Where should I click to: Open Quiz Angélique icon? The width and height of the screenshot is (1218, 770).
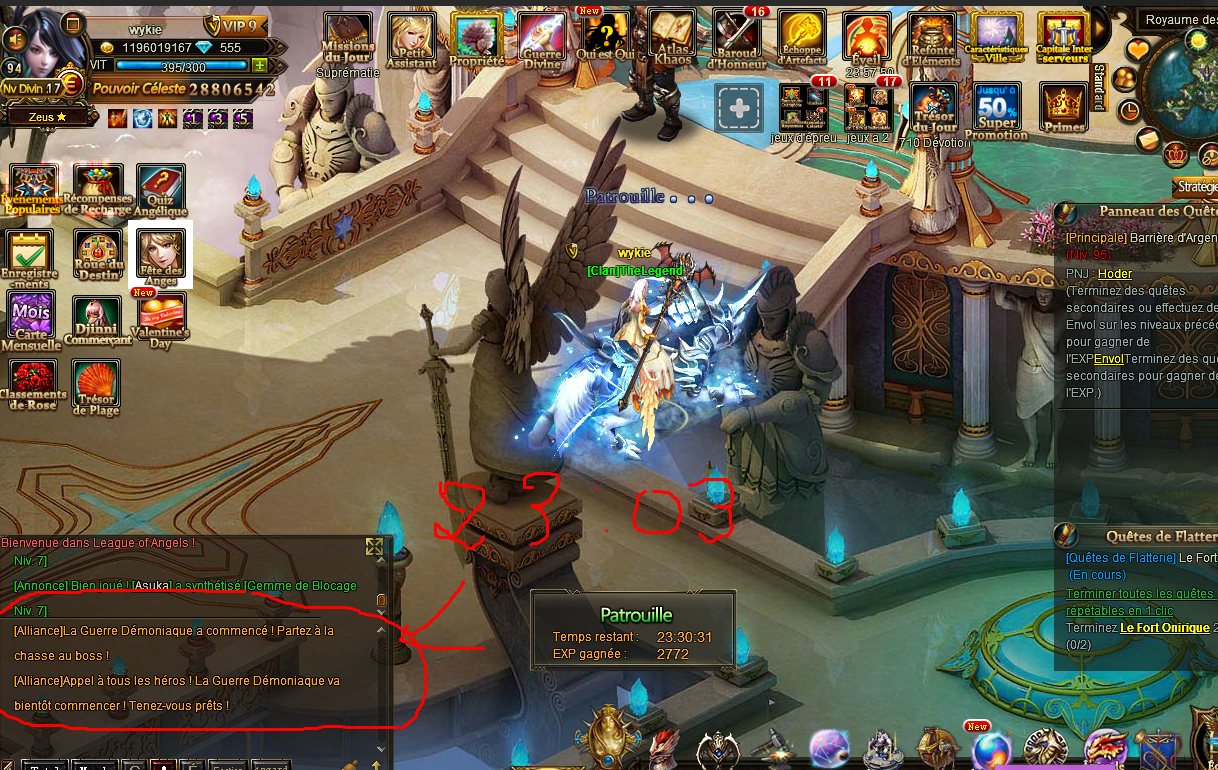pos(160,189)
